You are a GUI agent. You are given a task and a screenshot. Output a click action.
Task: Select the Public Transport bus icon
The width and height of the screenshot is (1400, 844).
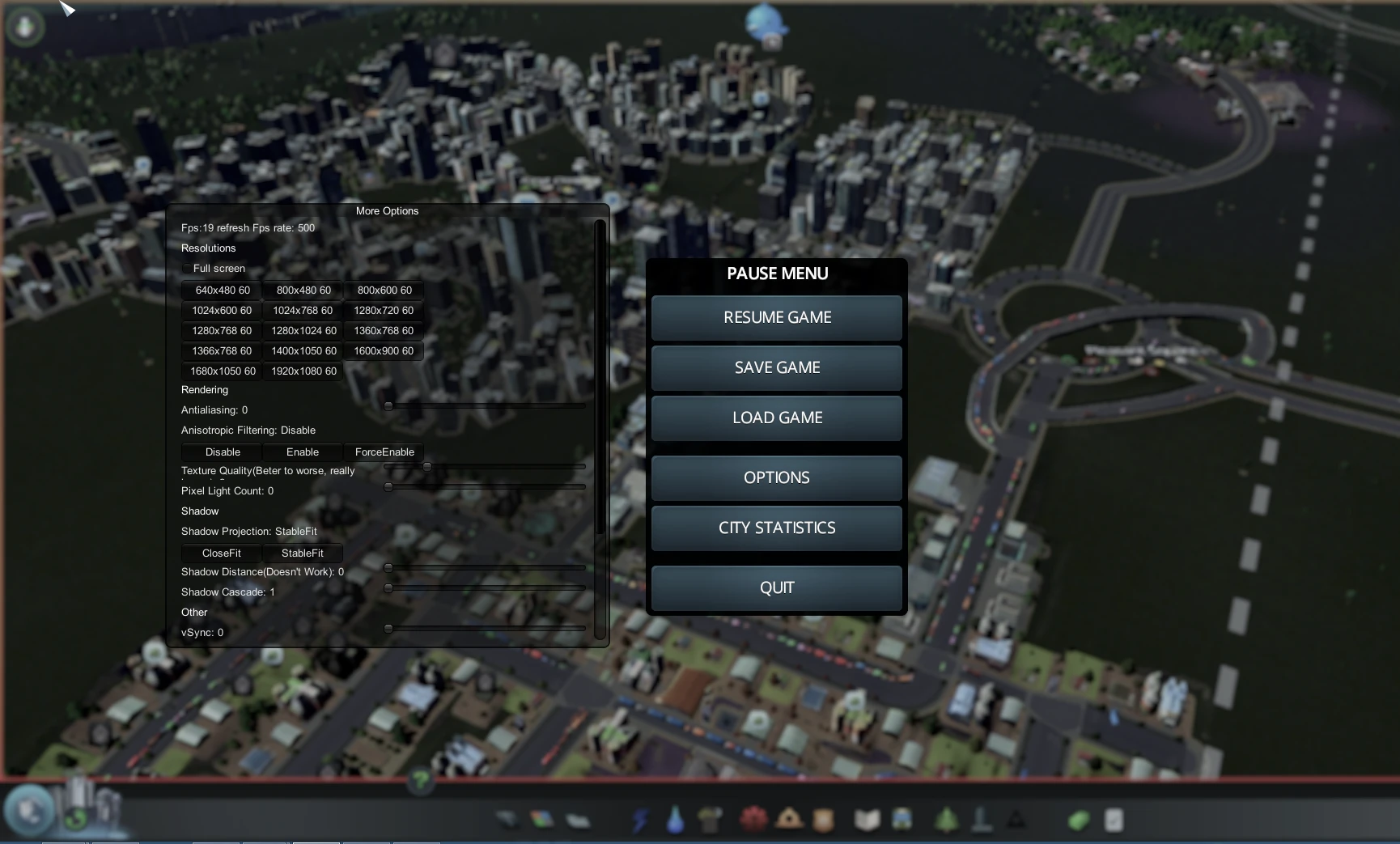902,820
